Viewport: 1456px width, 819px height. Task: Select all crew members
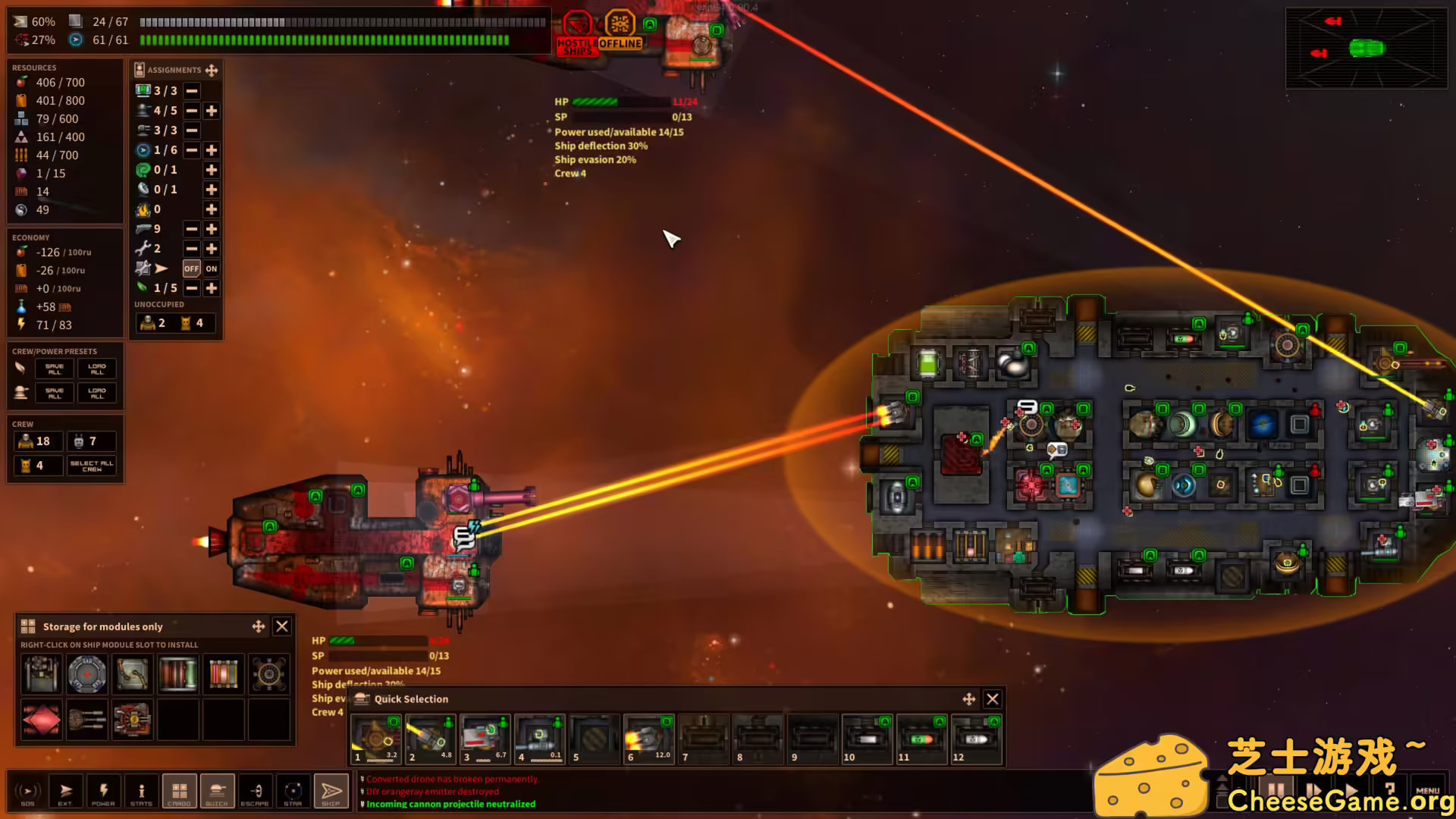point(92,466)
